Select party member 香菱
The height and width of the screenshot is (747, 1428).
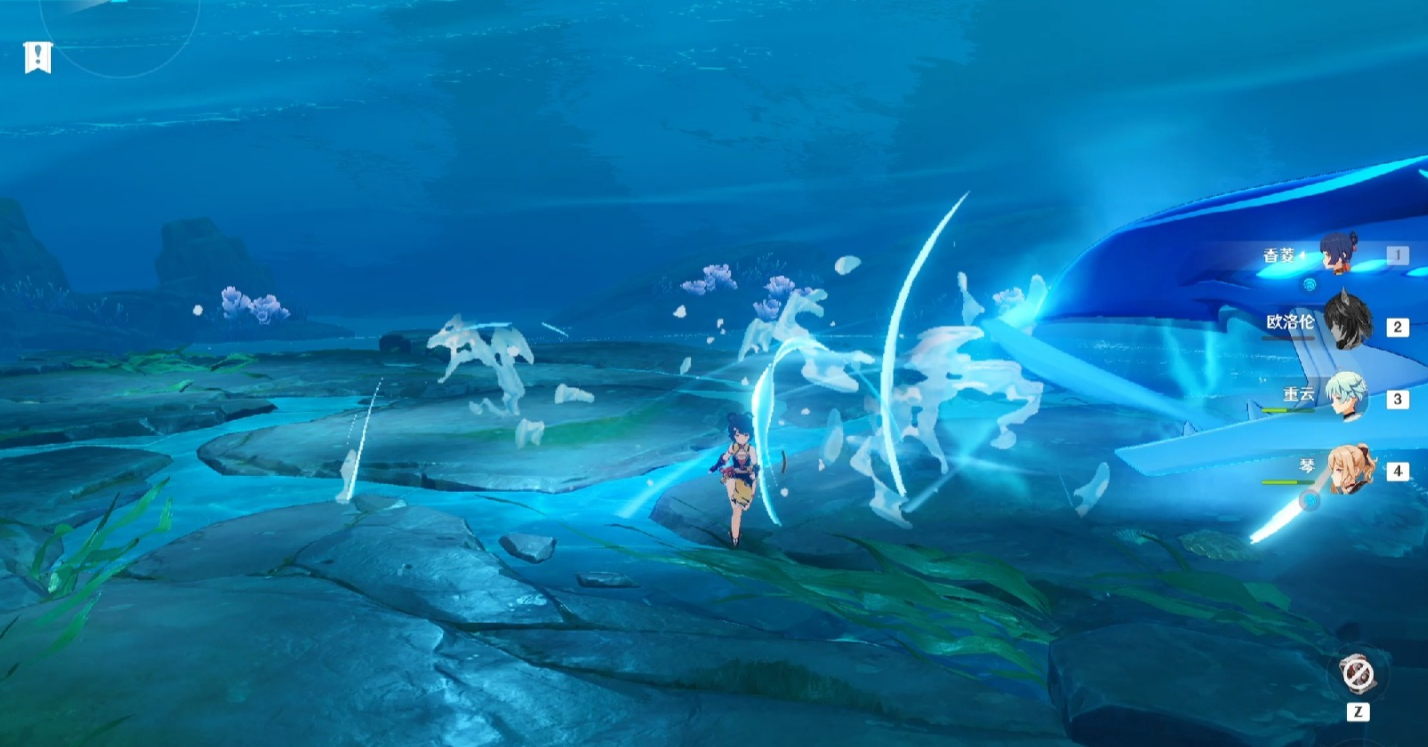pos(1337,254)
